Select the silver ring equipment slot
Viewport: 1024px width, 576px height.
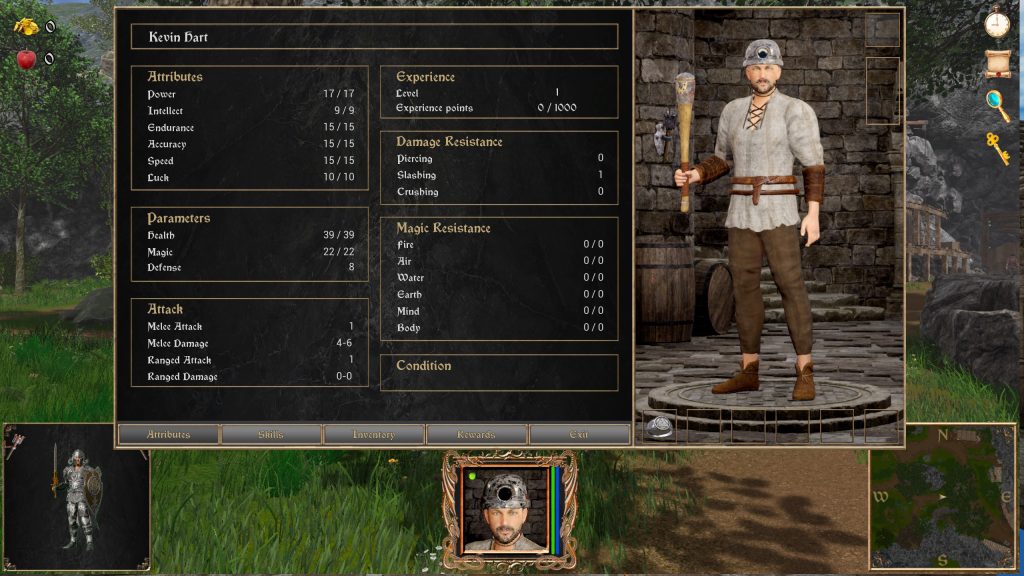click(660, 427)
